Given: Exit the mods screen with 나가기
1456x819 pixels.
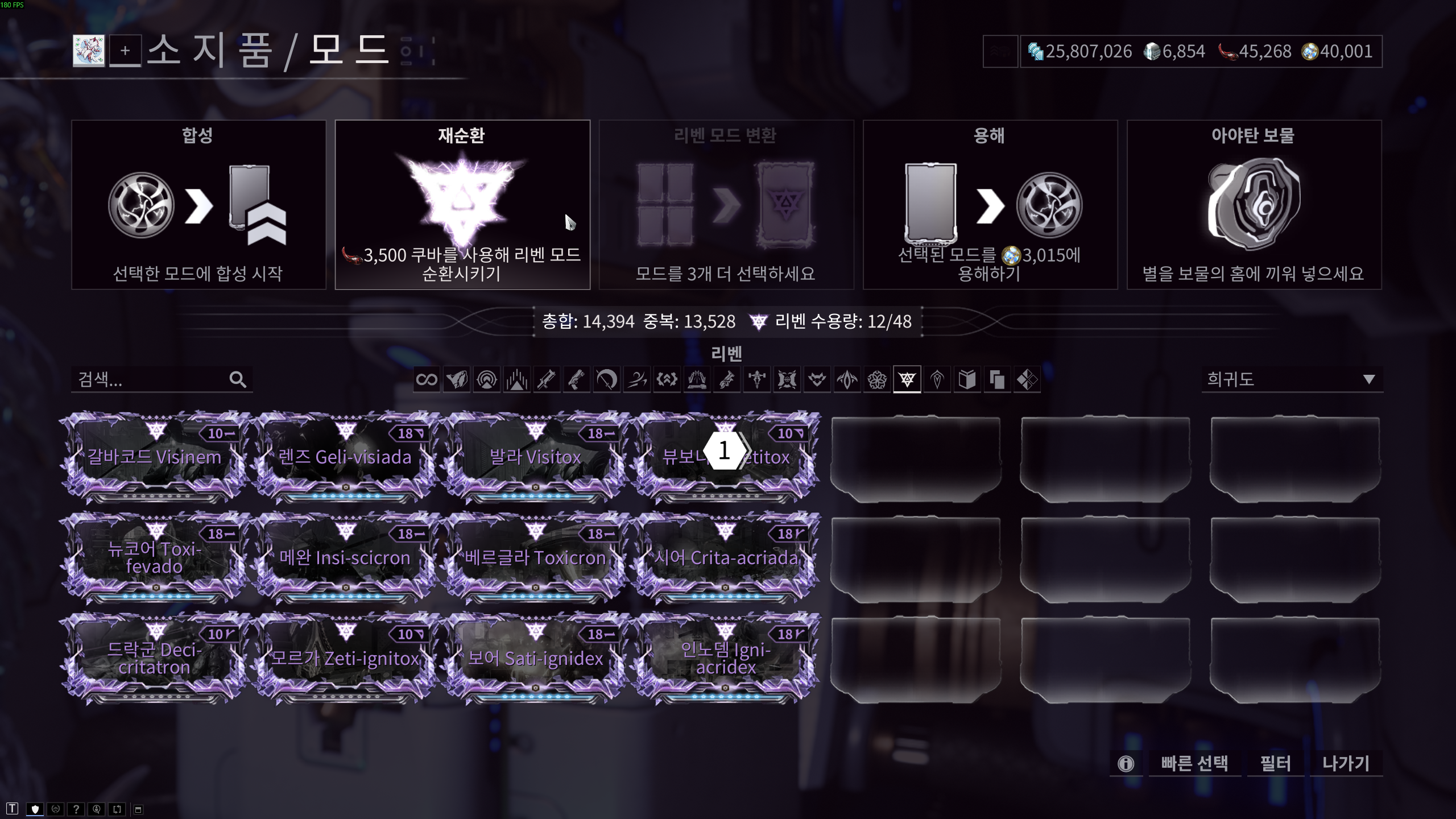Looking at the screenshot, I should (1346, 763).
